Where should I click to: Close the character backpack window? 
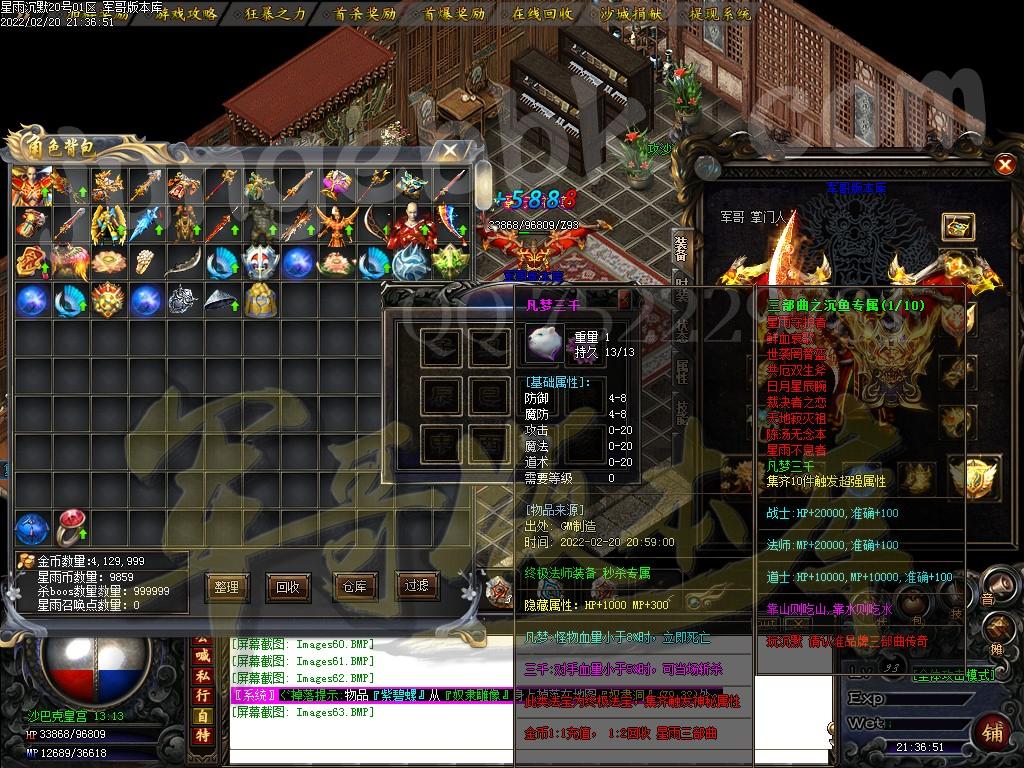pyautogui.click(x=452, y=150)
